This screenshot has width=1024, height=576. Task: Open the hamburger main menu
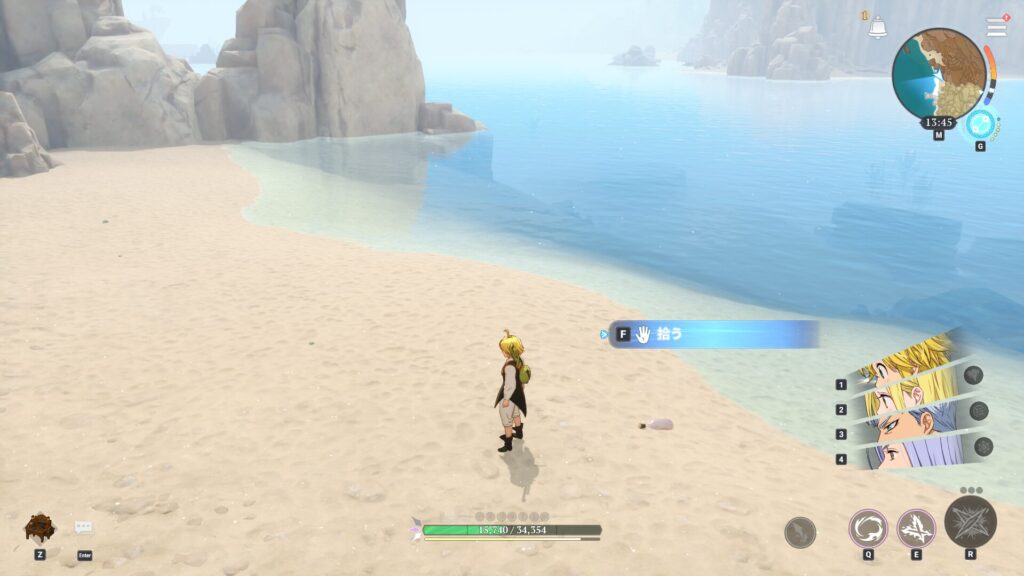coord(997,27)
